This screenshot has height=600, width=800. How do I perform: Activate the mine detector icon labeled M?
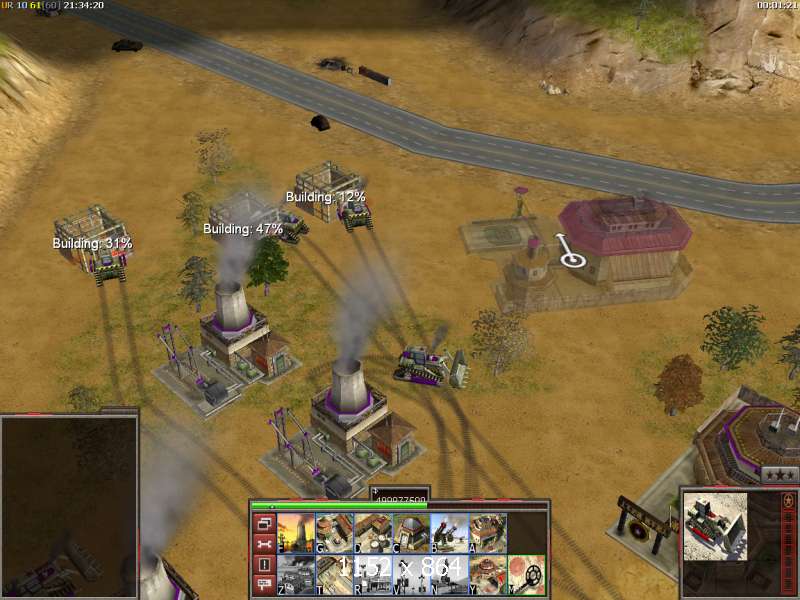point(526,574)
